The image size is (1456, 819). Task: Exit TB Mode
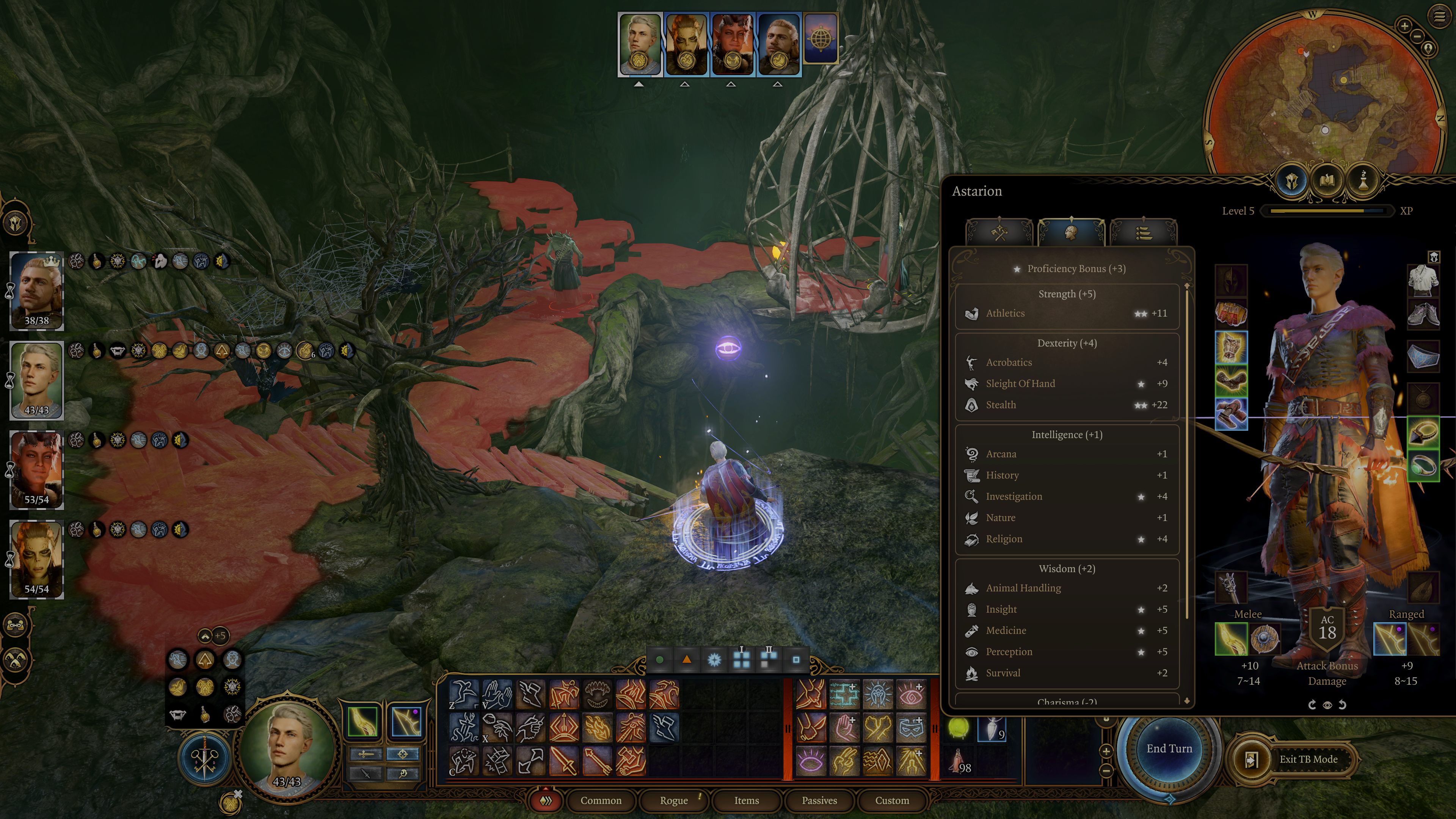pyautogui.click(x=1307, y=759)
